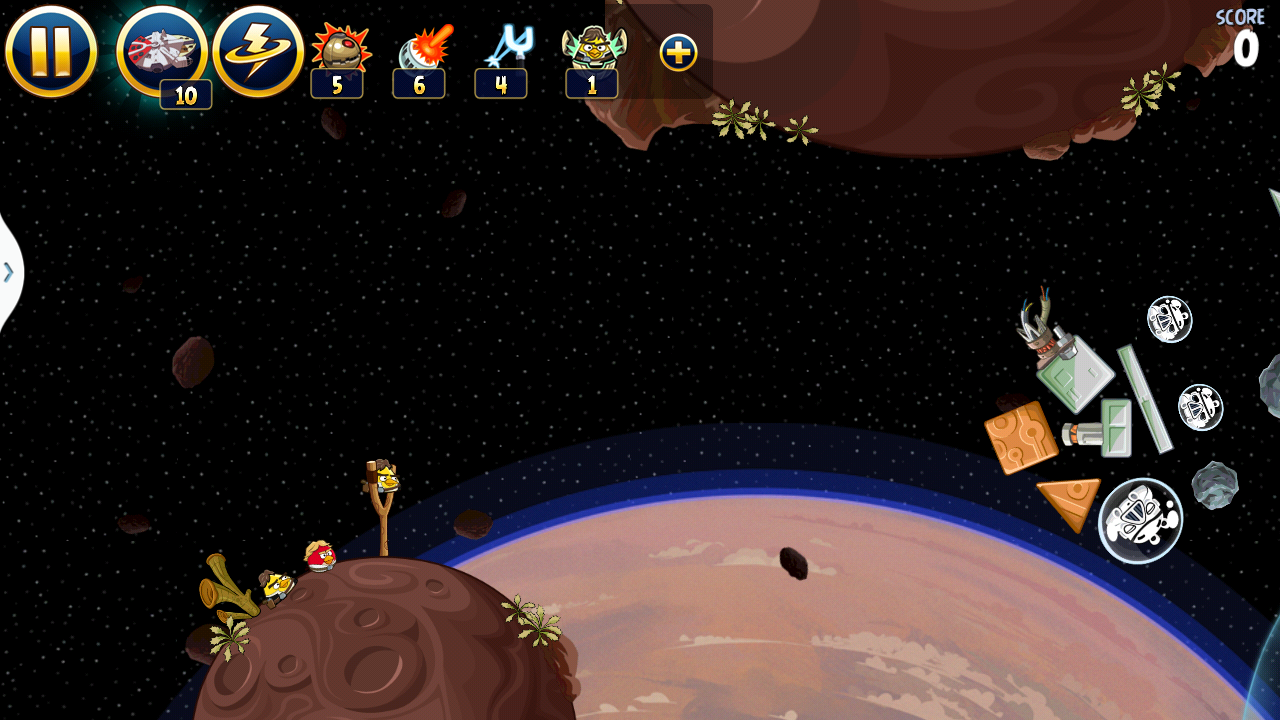
Task: Activate the Millennium Falcon power-up
Action: (x=161, y=51)
